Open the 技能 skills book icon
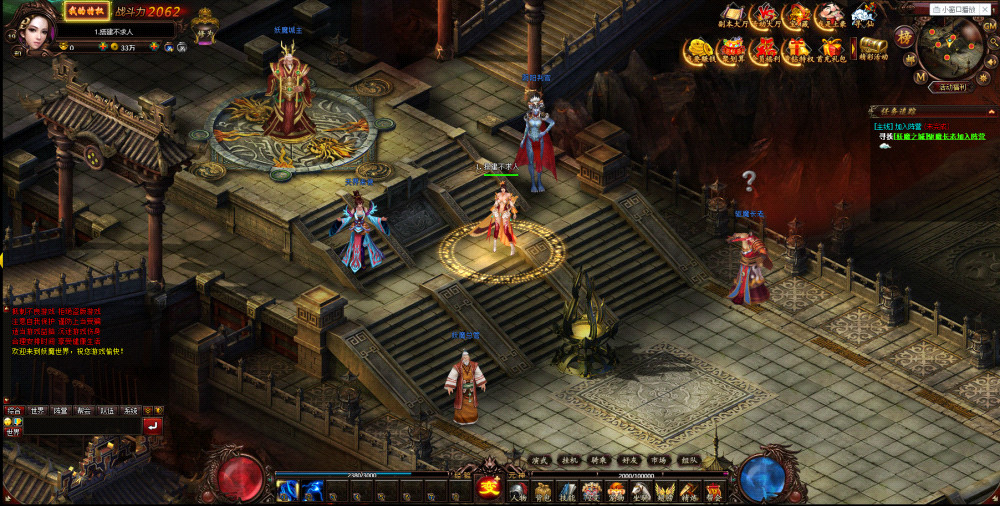 (x=567, y=491)
